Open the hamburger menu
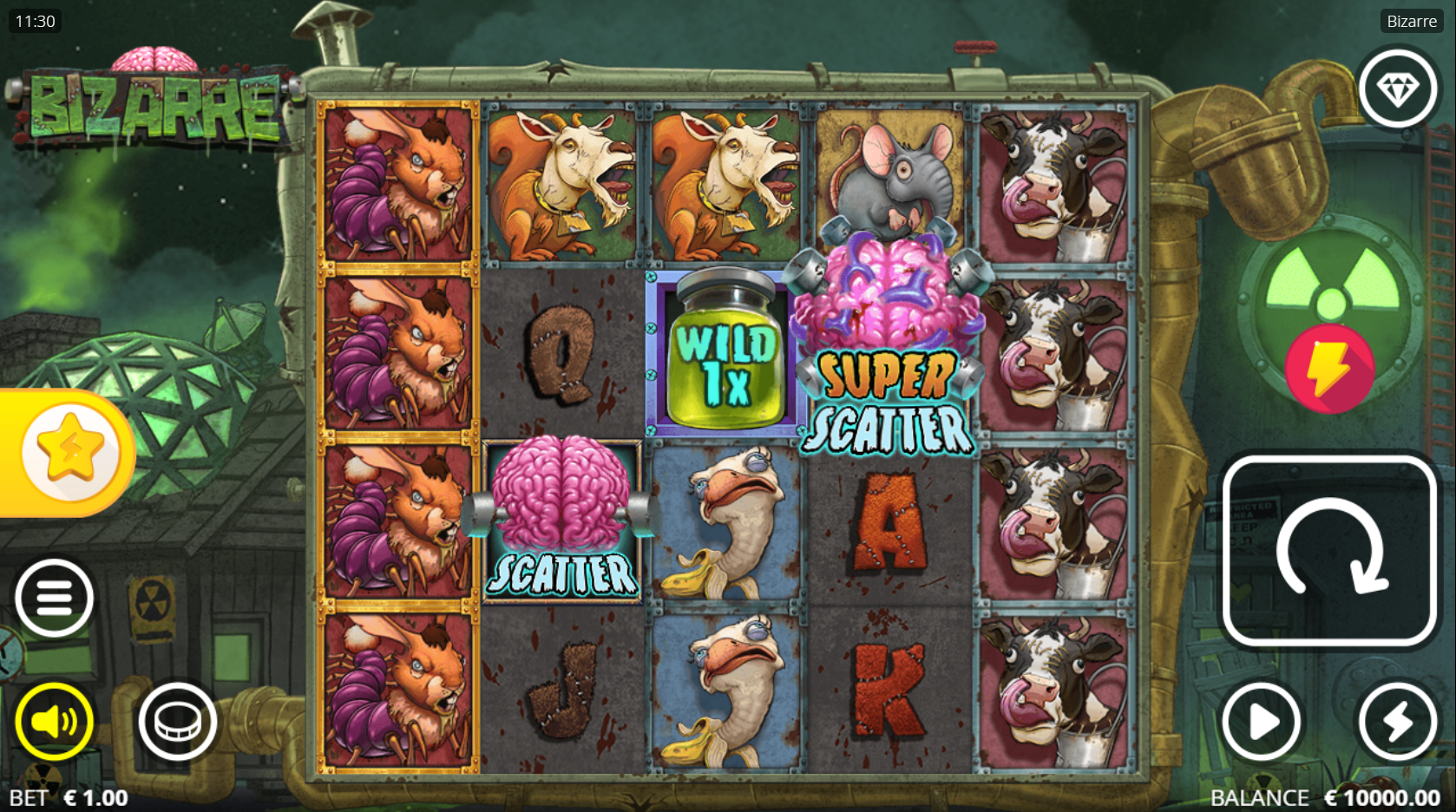Screen dimensions: 1456x812 [x=54, y=599]
